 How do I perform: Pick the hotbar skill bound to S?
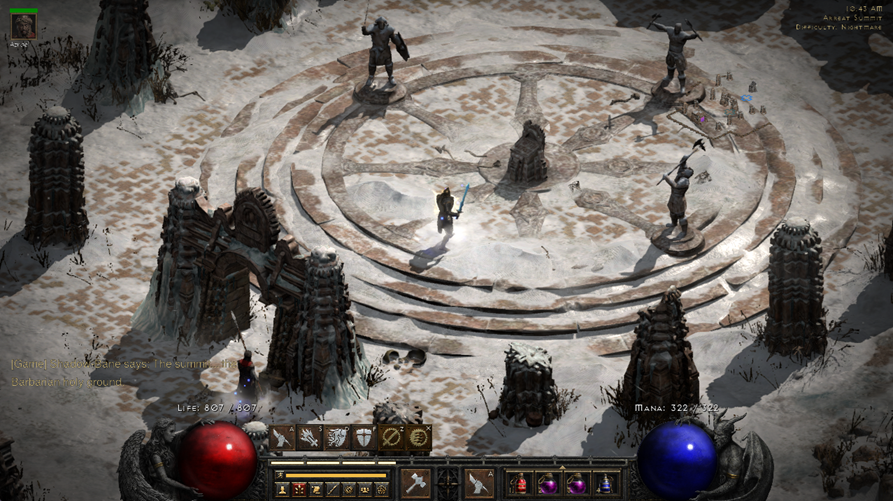click(310, 438)
